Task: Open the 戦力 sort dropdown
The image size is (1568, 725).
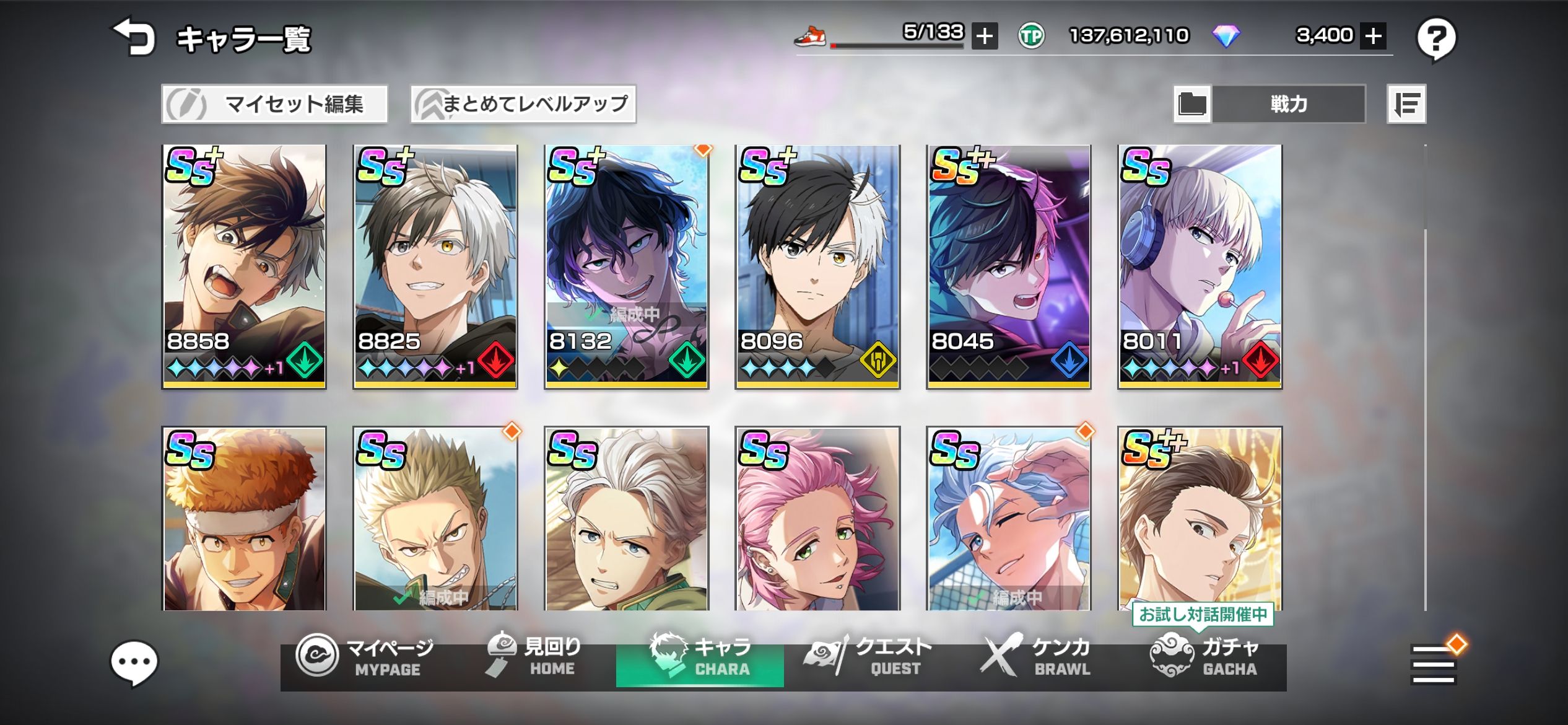Action: tap(1288, 104)
